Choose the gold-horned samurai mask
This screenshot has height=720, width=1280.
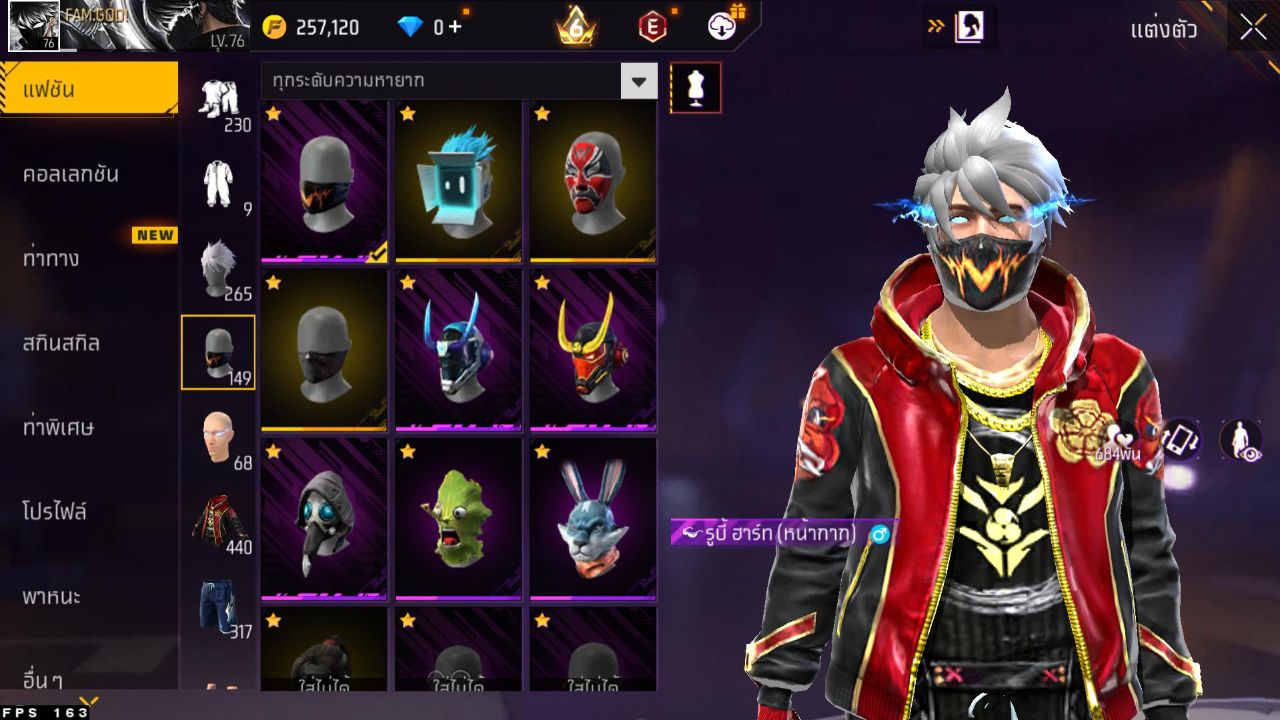click(x=592, y=349)
